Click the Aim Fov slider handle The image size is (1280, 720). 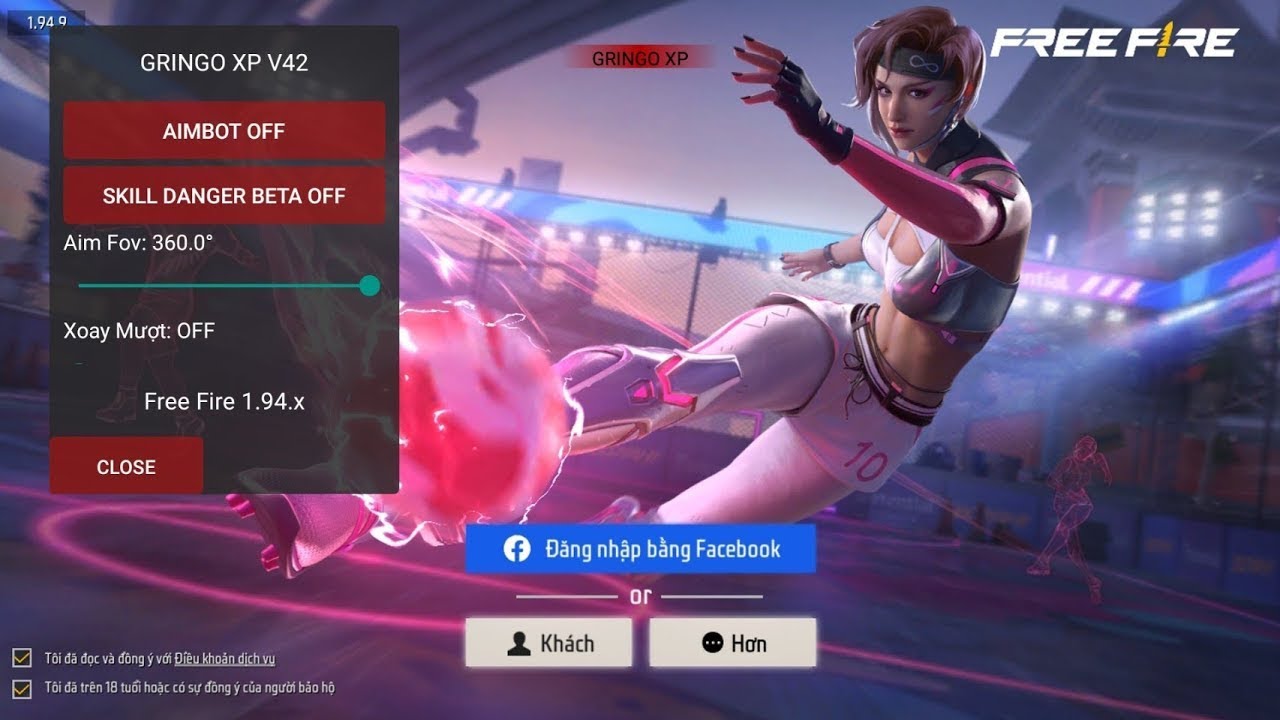click(369, 286)
